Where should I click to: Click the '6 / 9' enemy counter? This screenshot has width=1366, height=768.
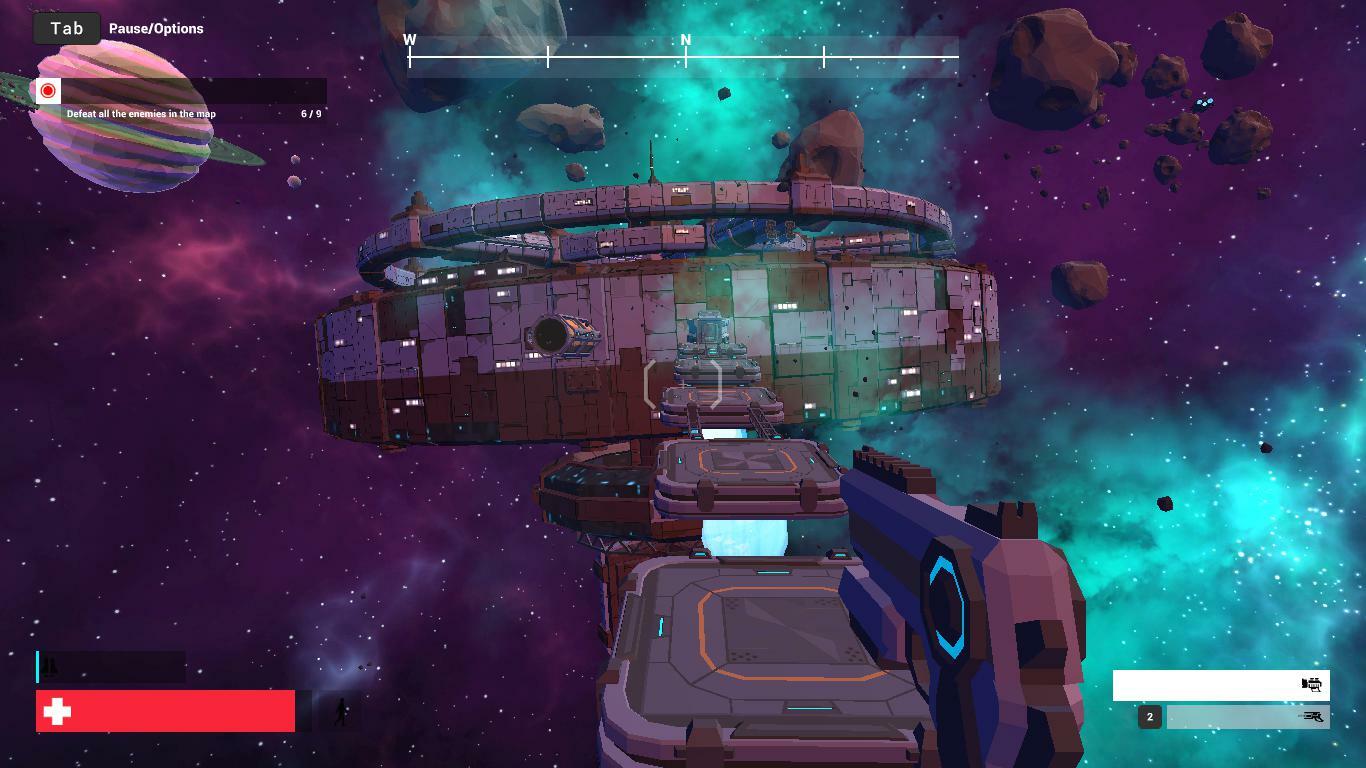click(313, 114)
